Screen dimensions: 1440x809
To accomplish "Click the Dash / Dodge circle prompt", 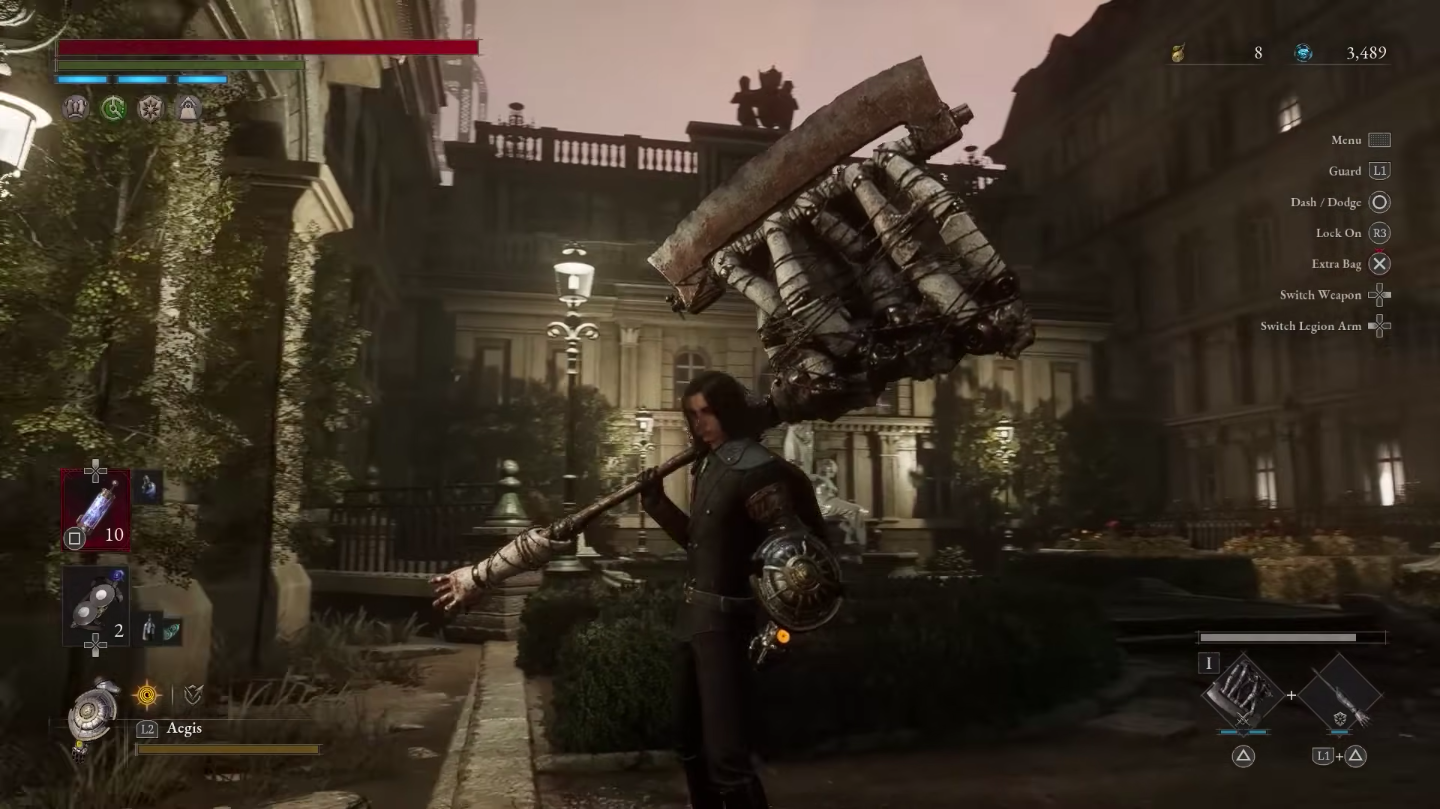I will click(1379, 201).
